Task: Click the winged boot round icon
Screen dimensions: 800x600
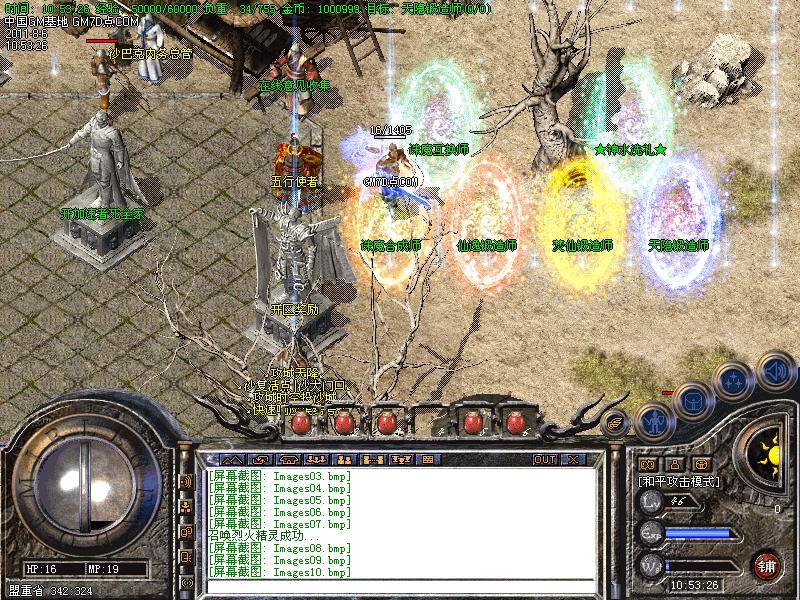Action: coord(615,422)
